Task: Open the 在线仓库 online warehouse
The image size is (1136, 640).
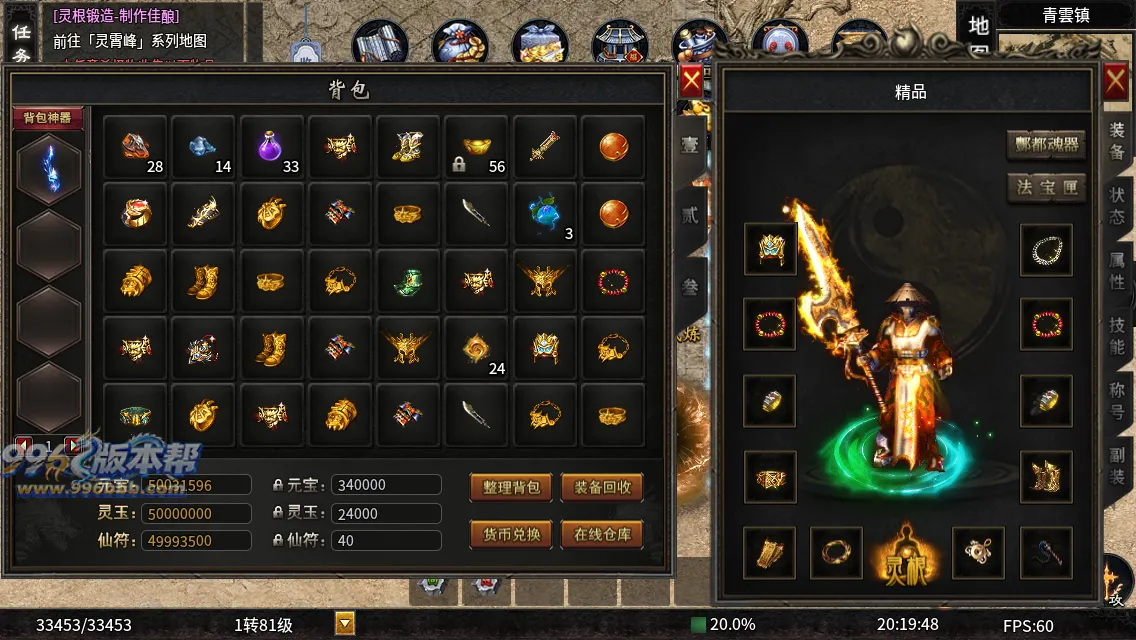Action: [602, 534]
